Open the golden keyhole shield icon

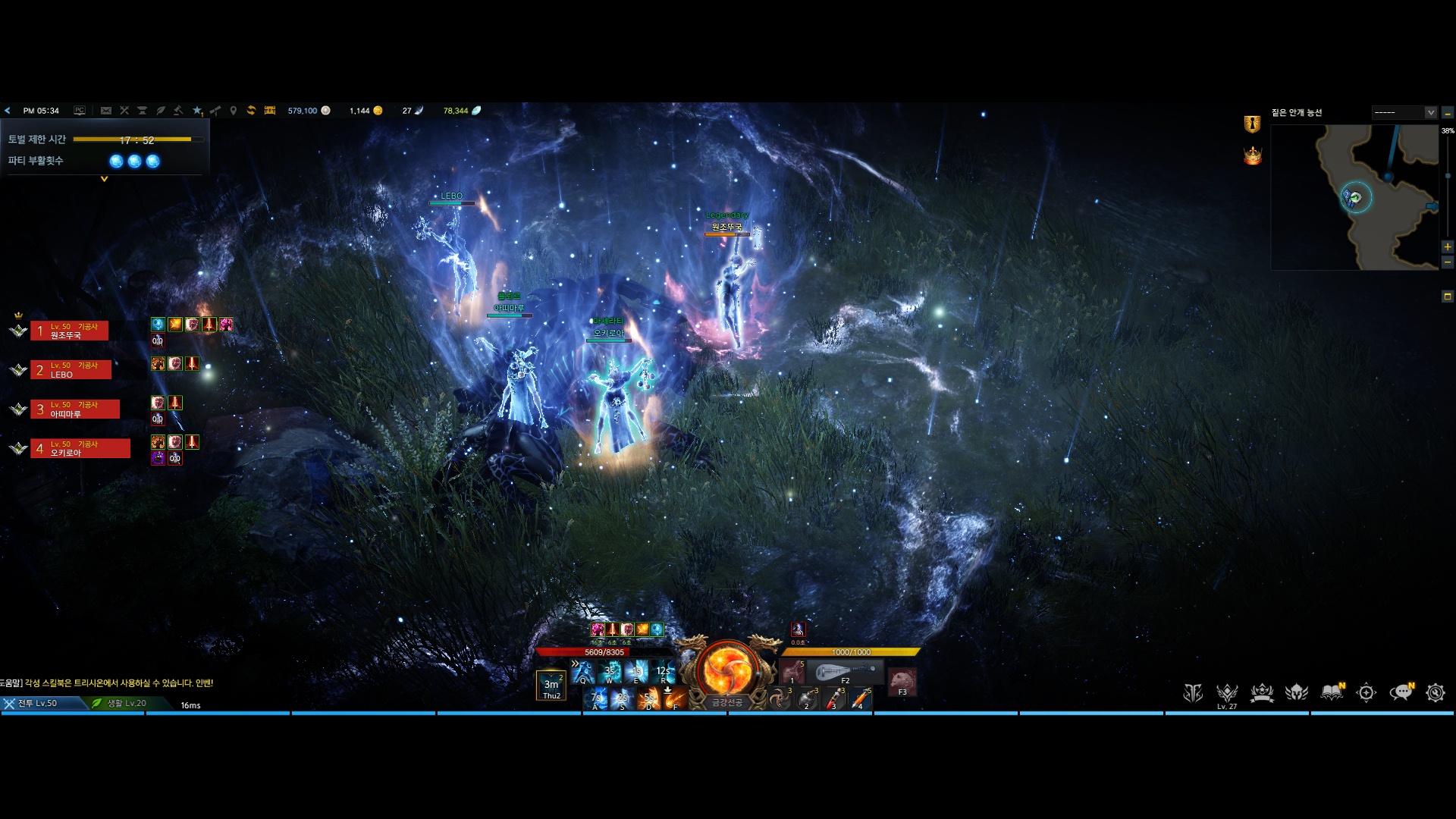click(1252, 124)
